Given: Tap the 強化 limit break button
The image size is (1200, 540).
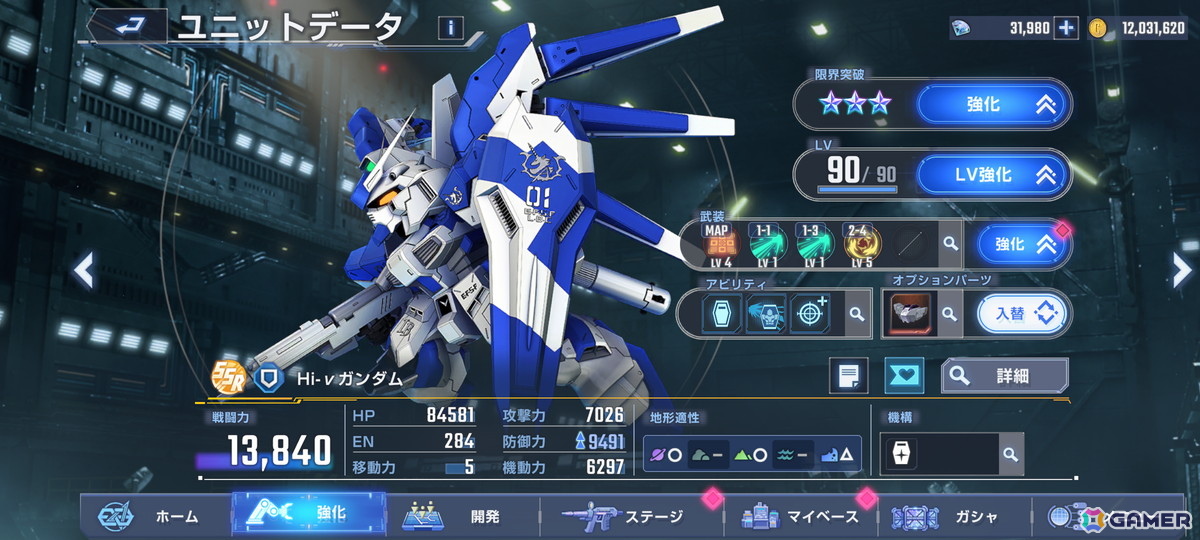Looking at the screenshot, I should click(x=992, y=104).
